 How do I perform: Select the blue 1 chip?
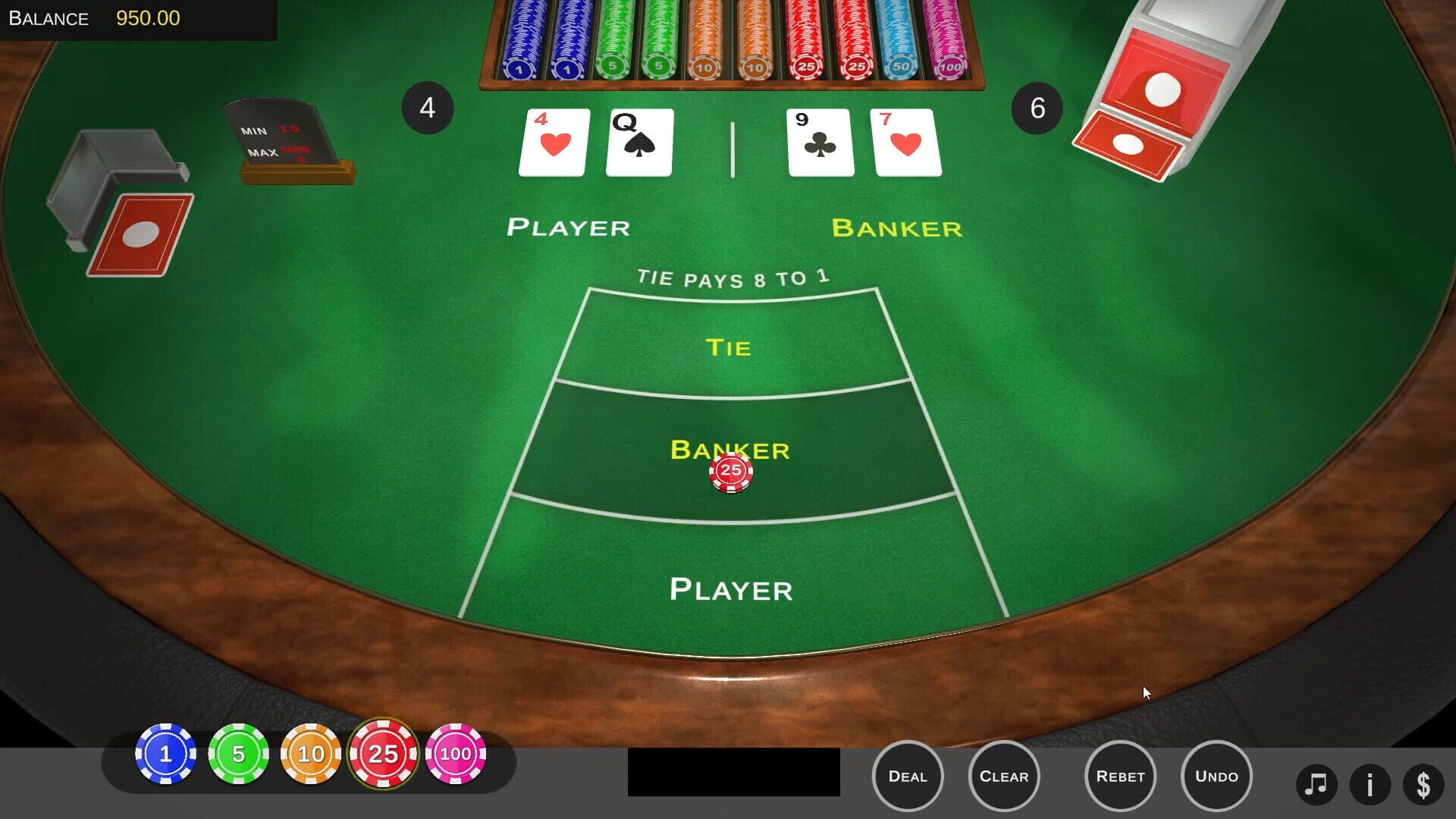pyautogui.click(x=165, y=754)
